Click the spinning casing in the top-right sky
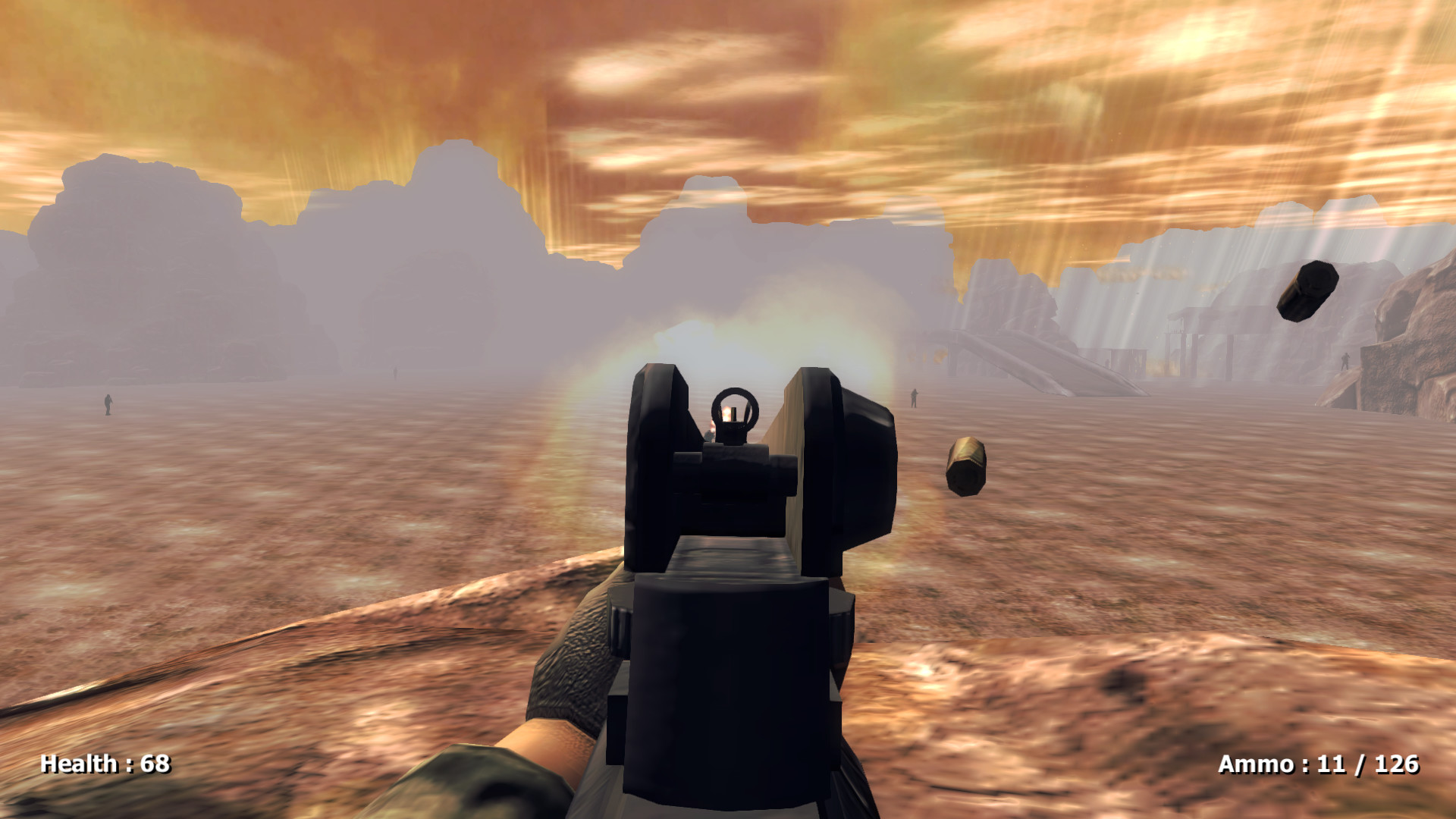This screenshot has width=1456, height=819. point(1307,290)
